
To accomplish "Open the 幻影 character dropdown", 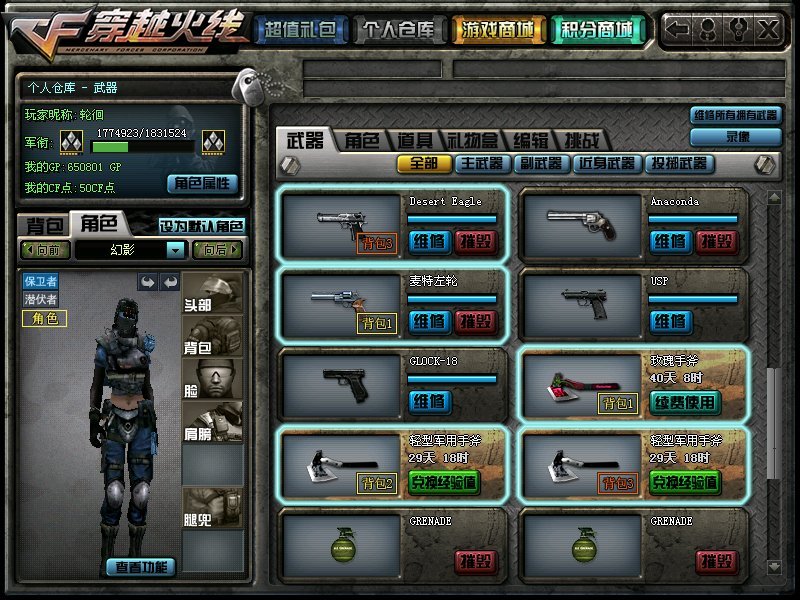I will (176, 250).
